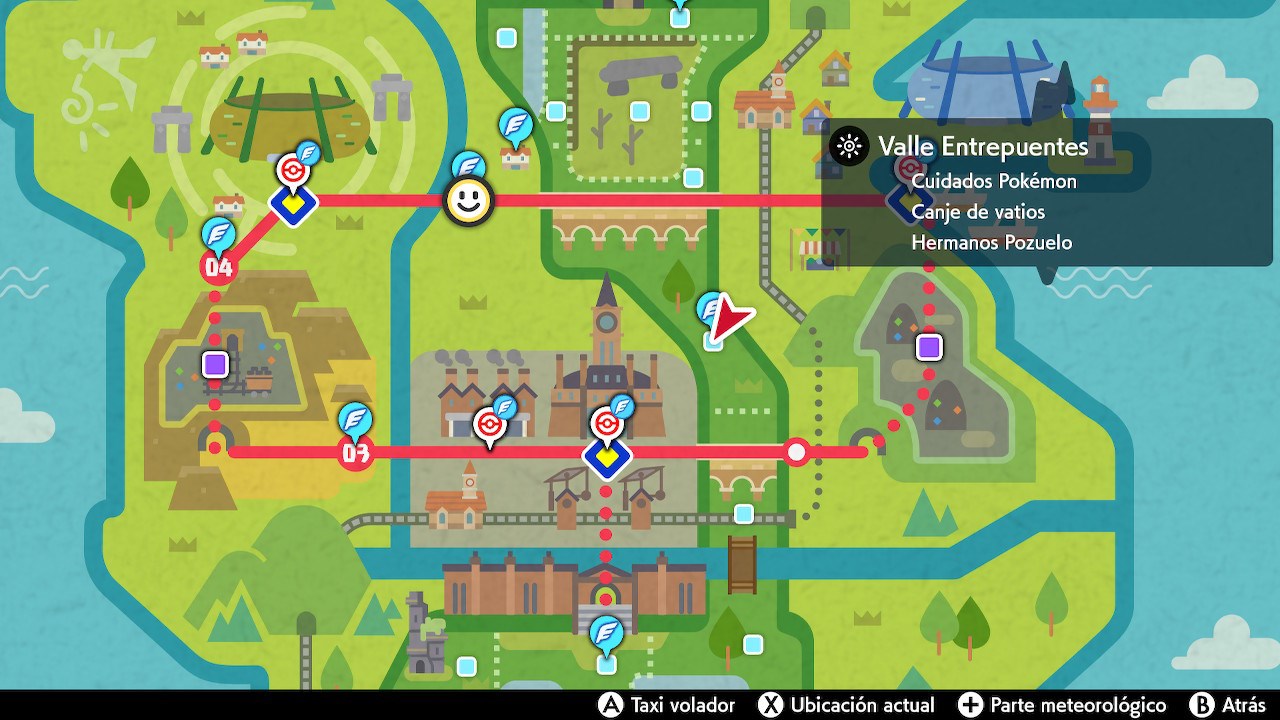This screenshot has width=1280, height=720.
Task: Click the smiley face location badge on route
Action: [467, 200]
